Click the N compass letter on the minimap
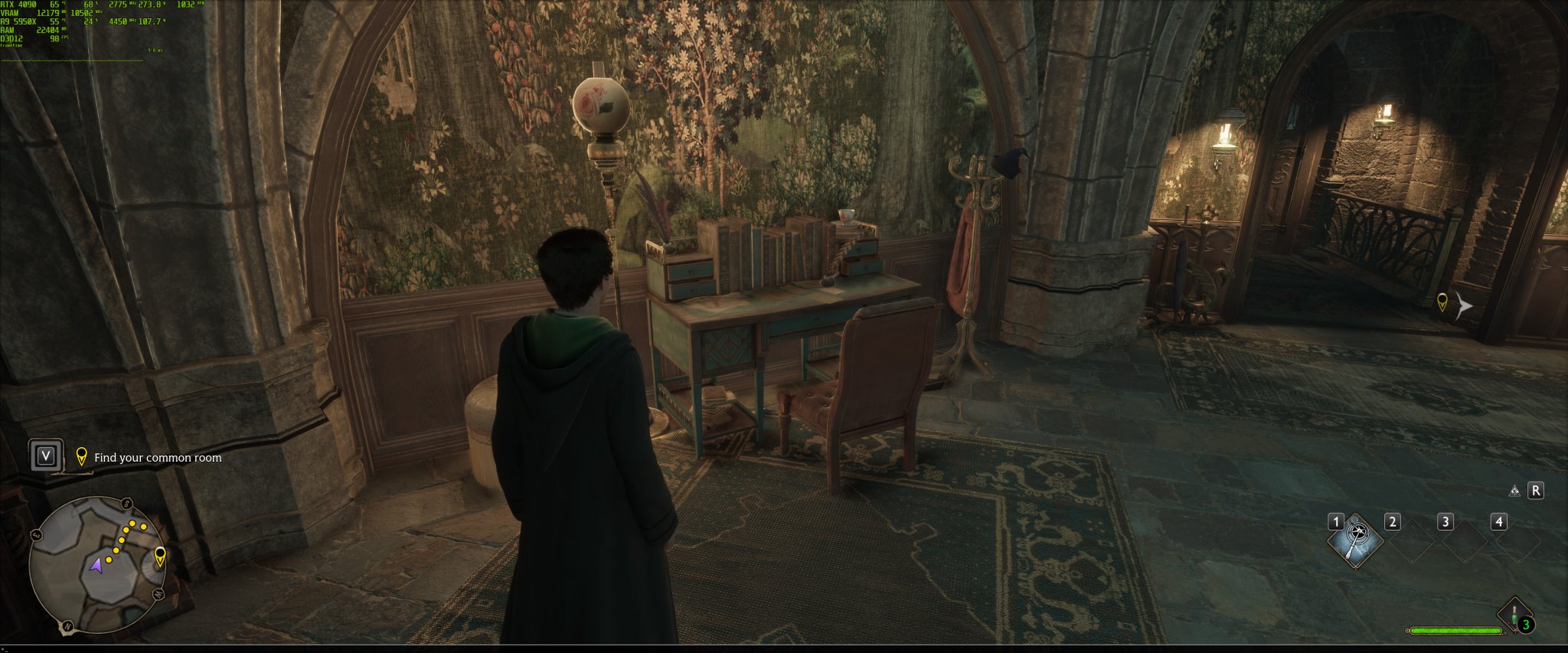1568x653 pixels. point(67,625)
